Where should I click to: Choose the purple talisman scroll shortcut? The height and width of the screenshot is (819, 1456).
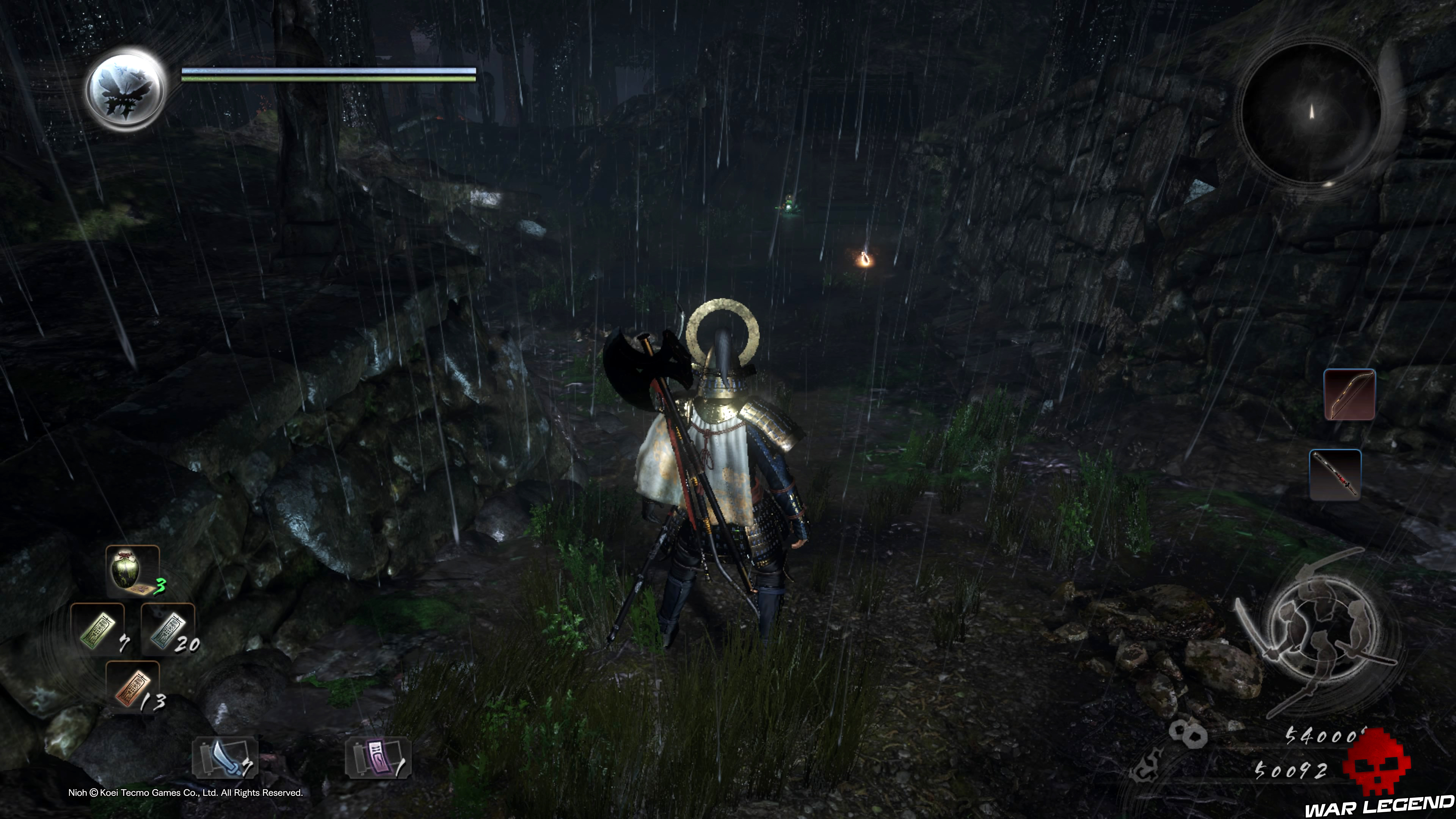(378, 758)
